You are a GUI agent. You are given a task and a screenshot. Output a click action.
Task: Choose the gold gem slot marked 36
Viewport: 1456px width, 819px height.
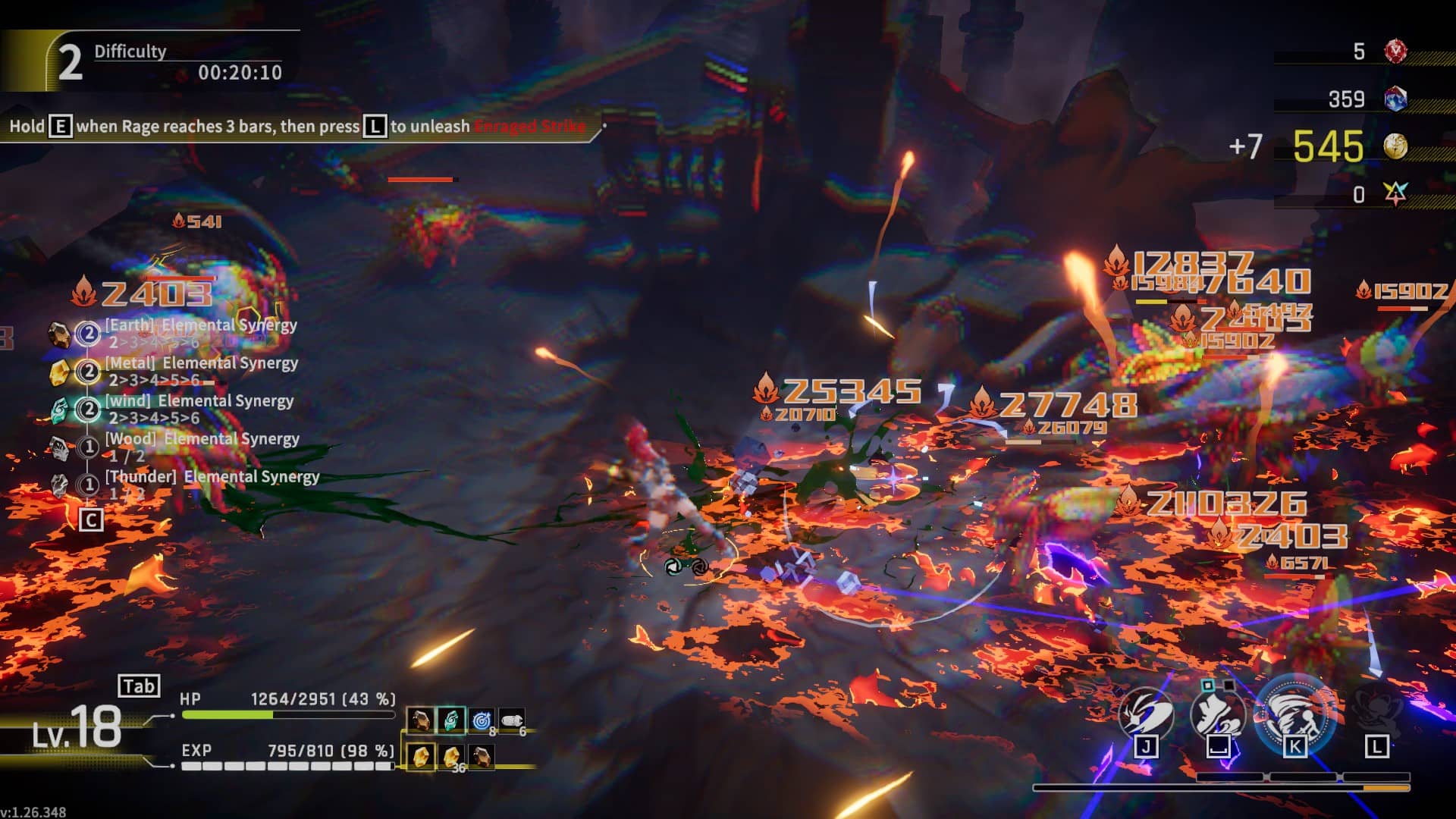click(452, 757)
